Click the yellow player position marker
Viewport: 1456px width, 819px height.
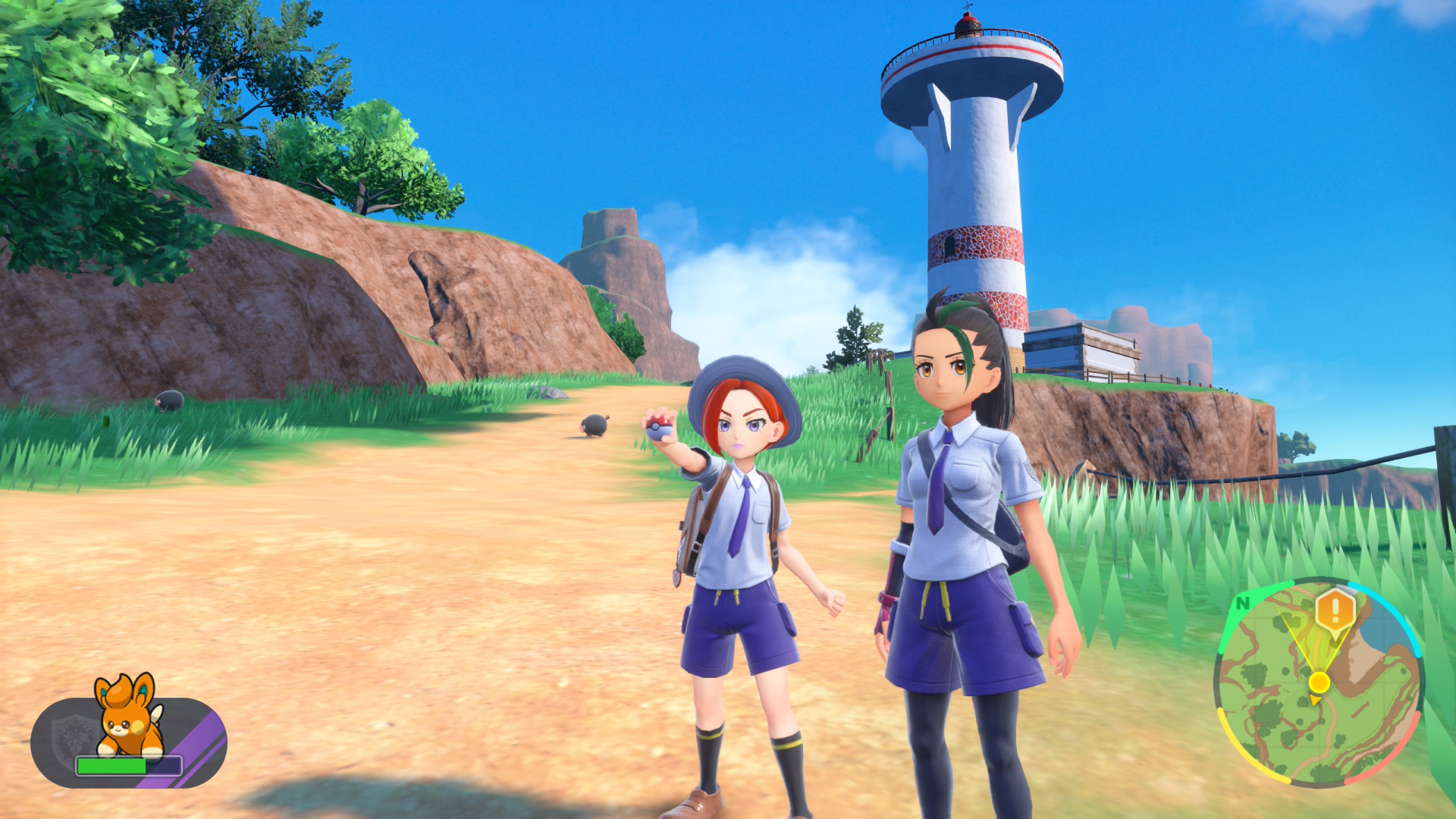[x=1319, y=682]
